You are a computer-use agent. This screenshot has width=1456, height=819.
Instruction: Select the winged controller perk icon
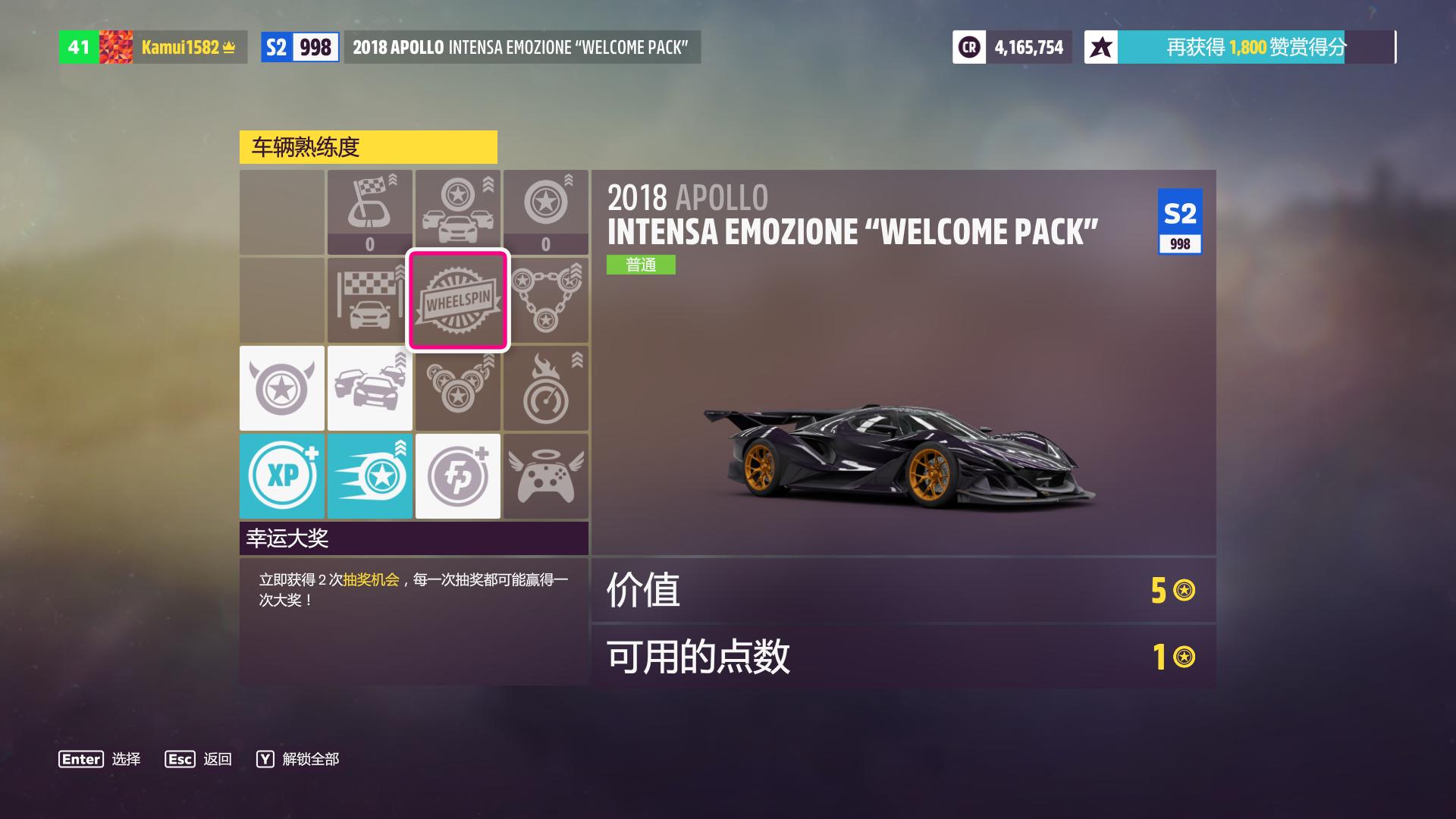(x=546, y=476)
